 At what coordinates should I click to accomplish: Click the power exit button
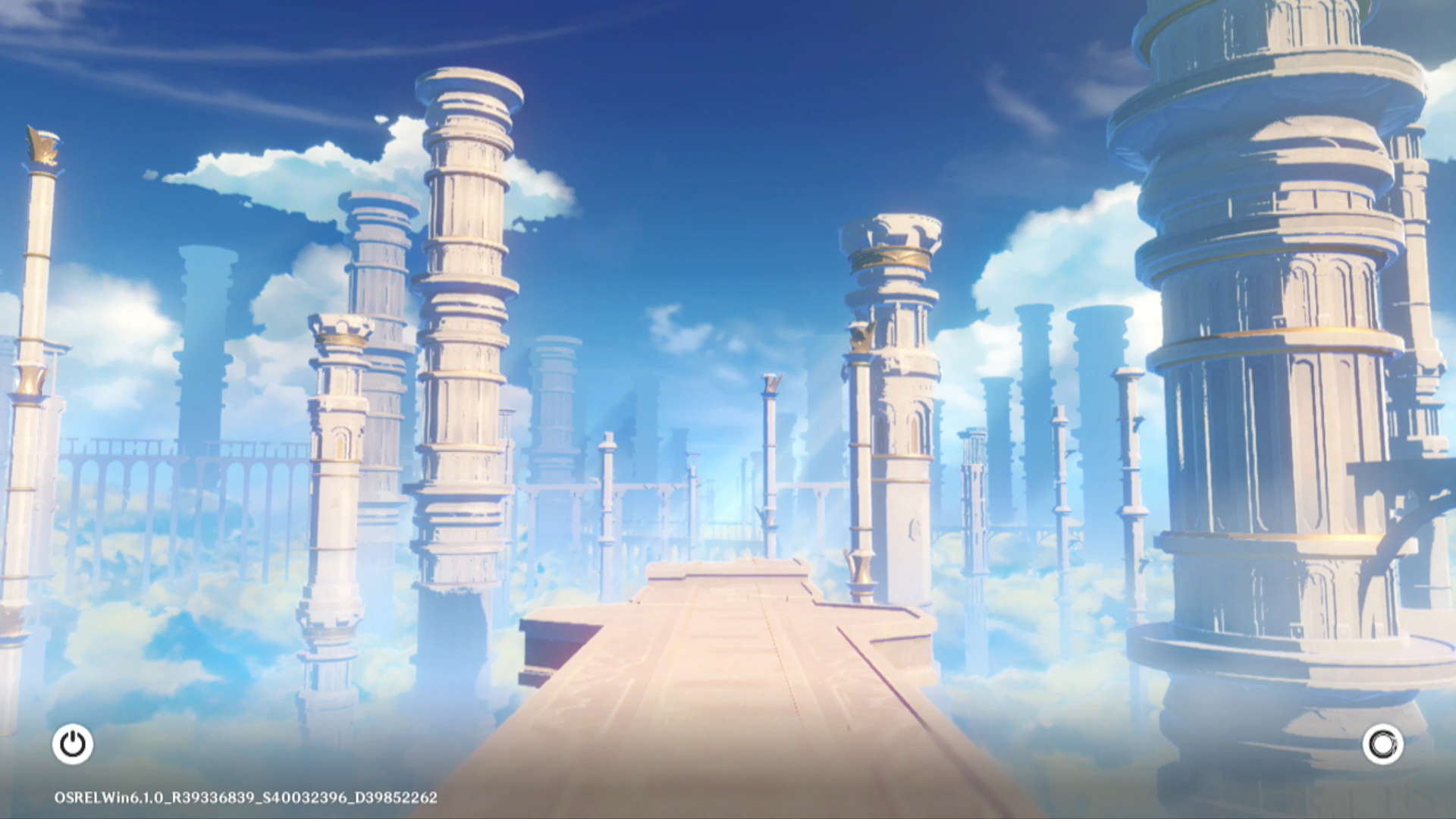point(73,744)
